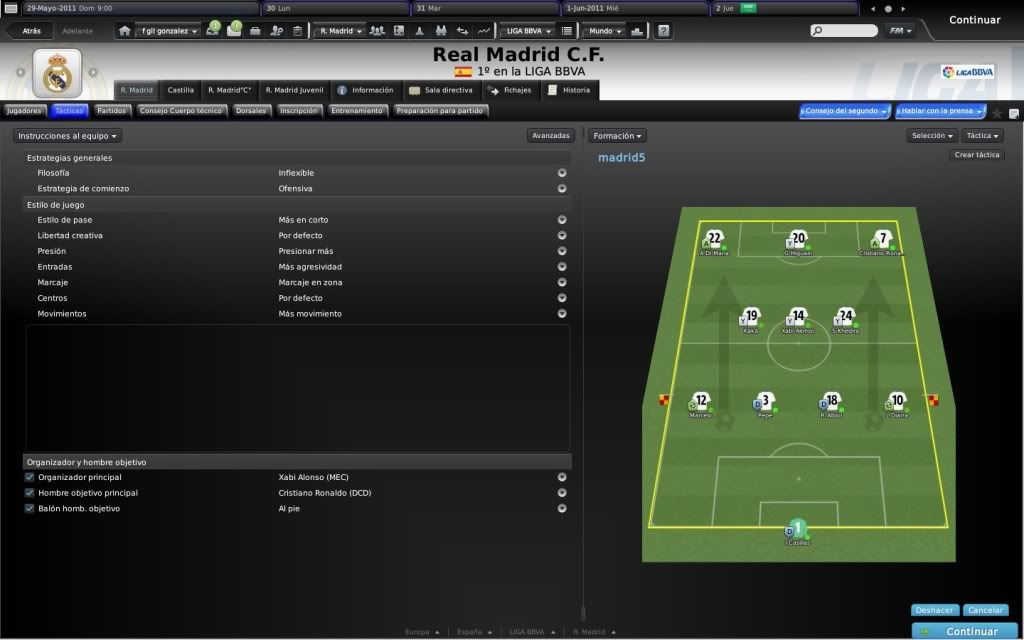Viewport: 1024px width, 640px height.
Task: Undo changes with the Deshacer button
Action: click(936, 610)
